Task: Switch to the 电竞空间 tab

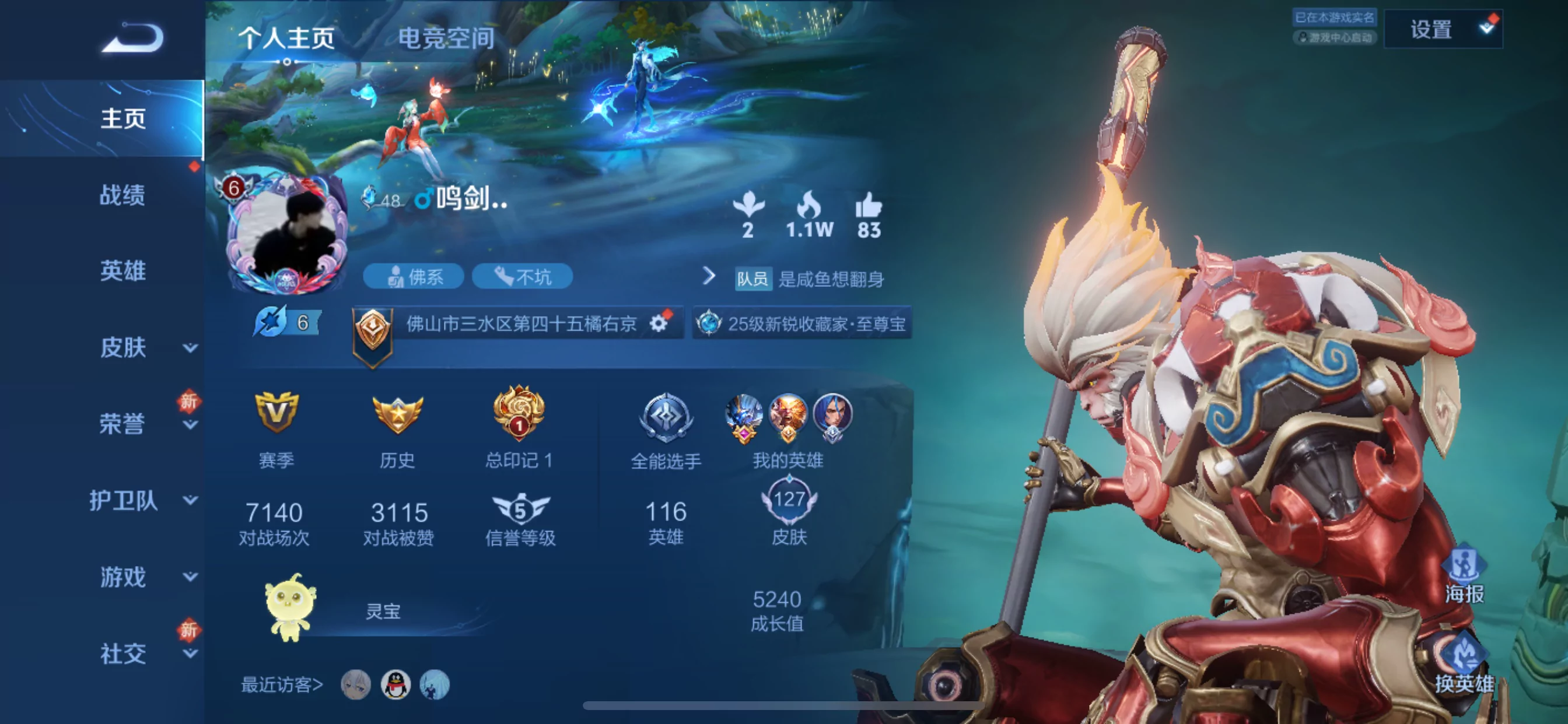Action: point(446,38)
